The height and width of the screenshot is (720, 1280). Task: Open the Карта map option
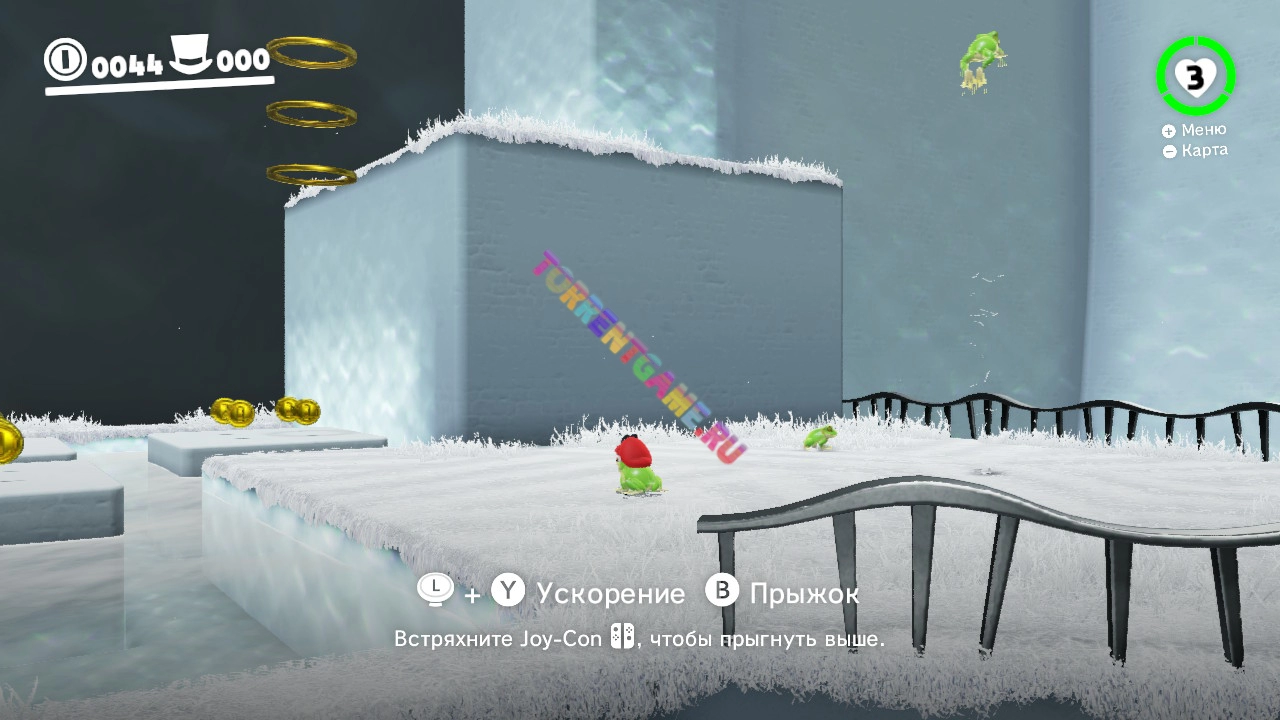tap(1195, 151)
